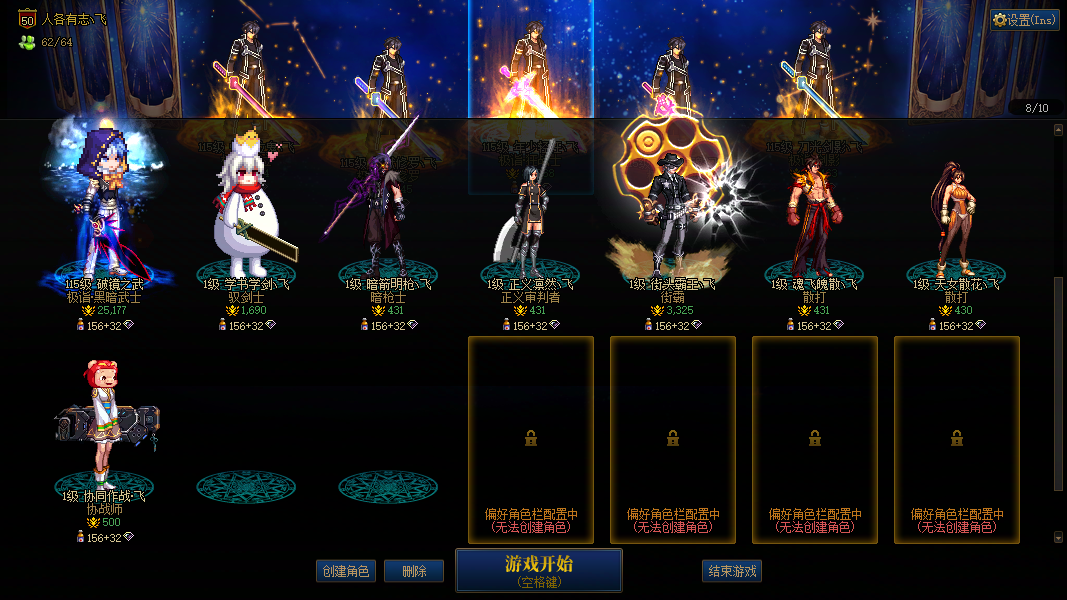Viewport: 1067px width, 600px height.
Task: Exit via the 结束游戏 button
Action: [732, 571]
